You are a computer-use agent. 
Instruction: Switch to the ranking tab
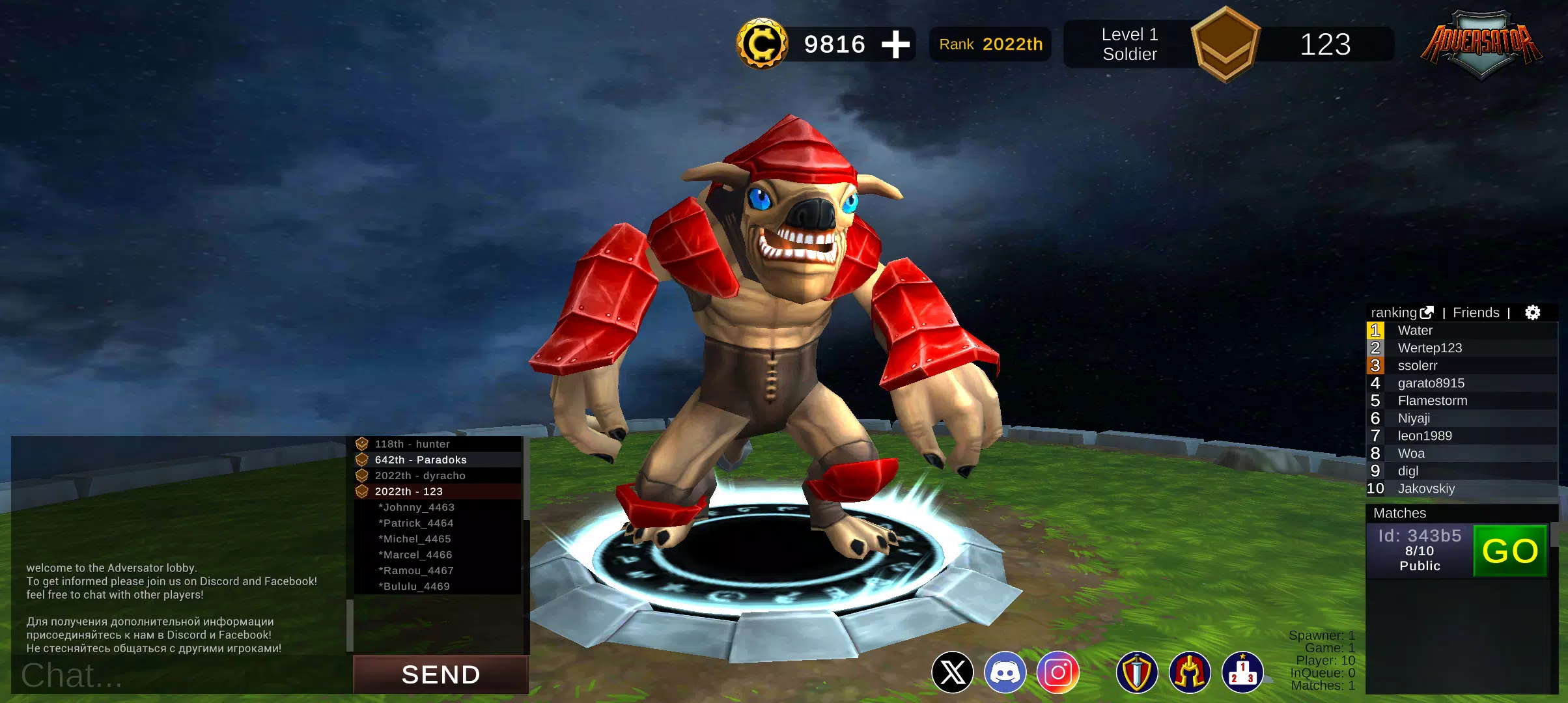pos(1394,312)
